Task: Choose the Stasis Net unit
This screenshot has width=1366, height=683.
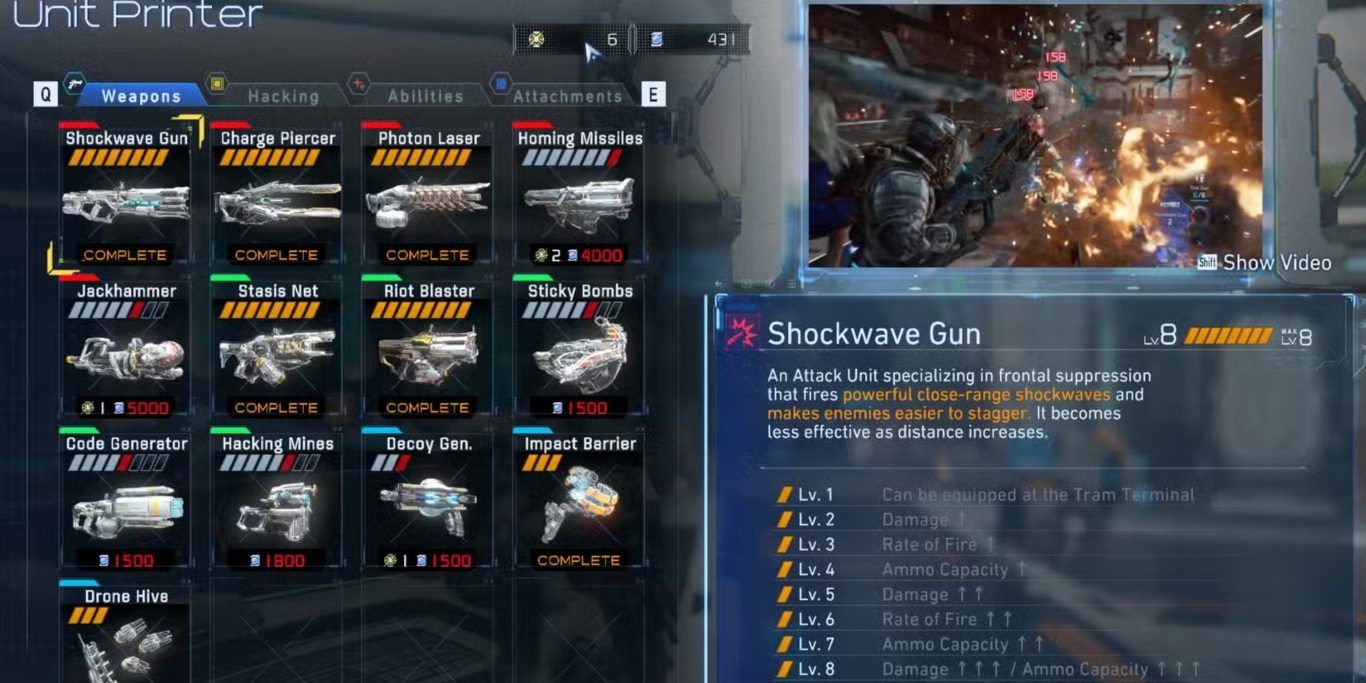Action: 277,349
